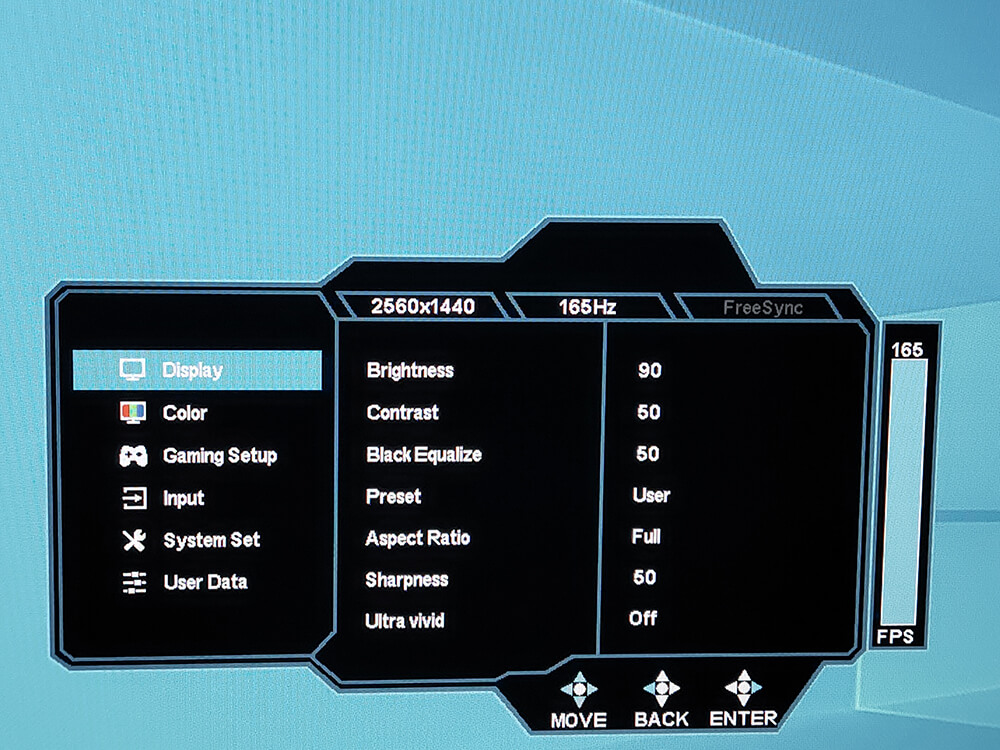Open the System Set category
1000x750 pixels.
point(211,540)
